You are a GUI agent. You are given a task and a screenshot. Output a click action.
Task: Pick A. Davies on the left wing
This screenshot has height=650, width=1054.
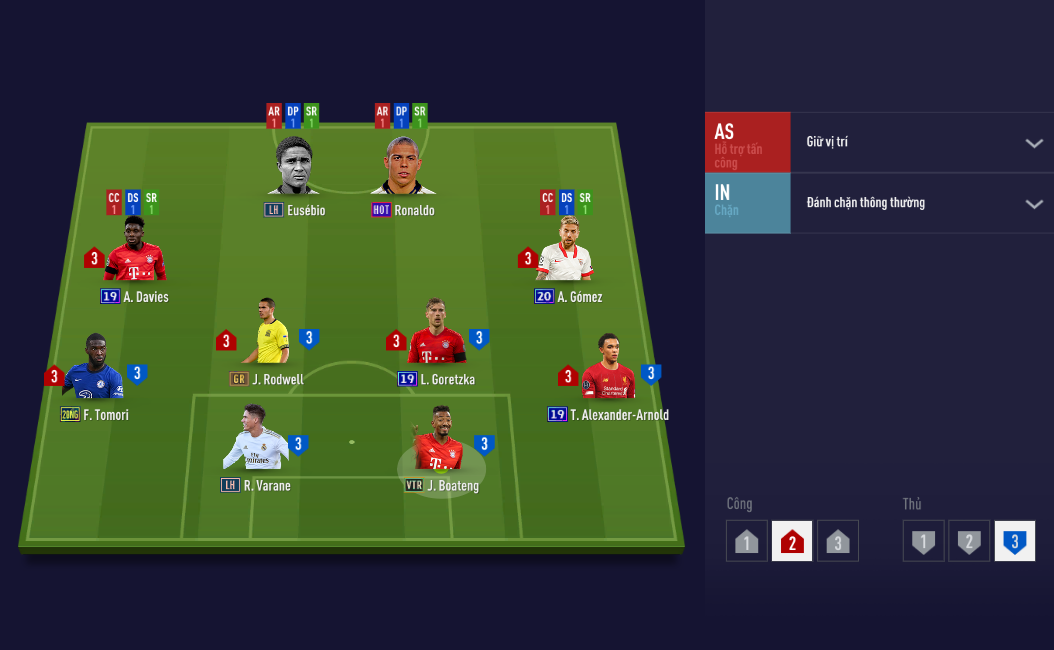(136, 253)
